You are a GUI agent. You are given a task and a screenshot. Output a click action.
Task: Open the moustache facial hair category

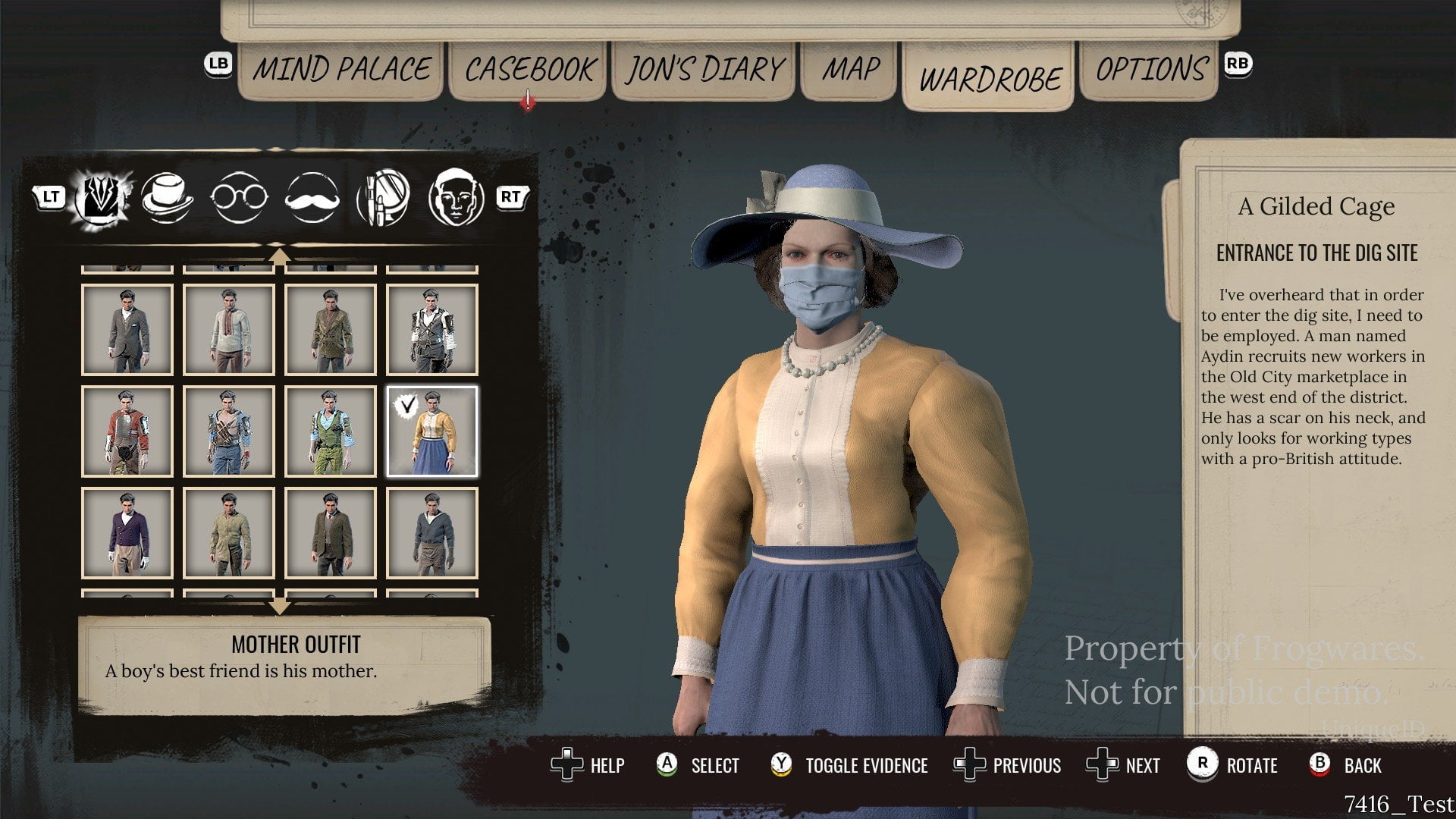click(x=312, y=197)
